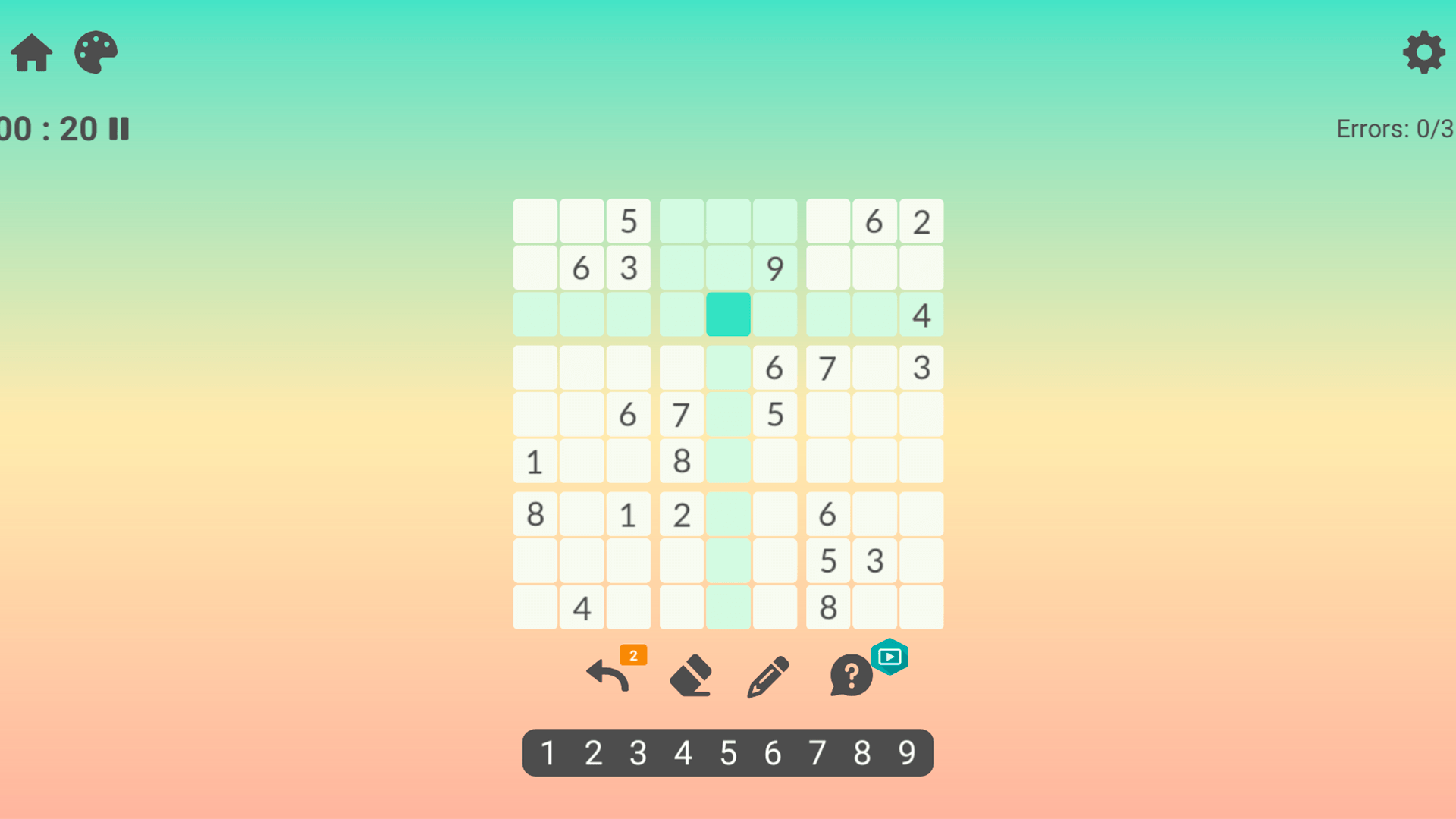This screenshot has width=1456, height=819.
Task: Tap number 3 on the number pad
Action: 638,752
